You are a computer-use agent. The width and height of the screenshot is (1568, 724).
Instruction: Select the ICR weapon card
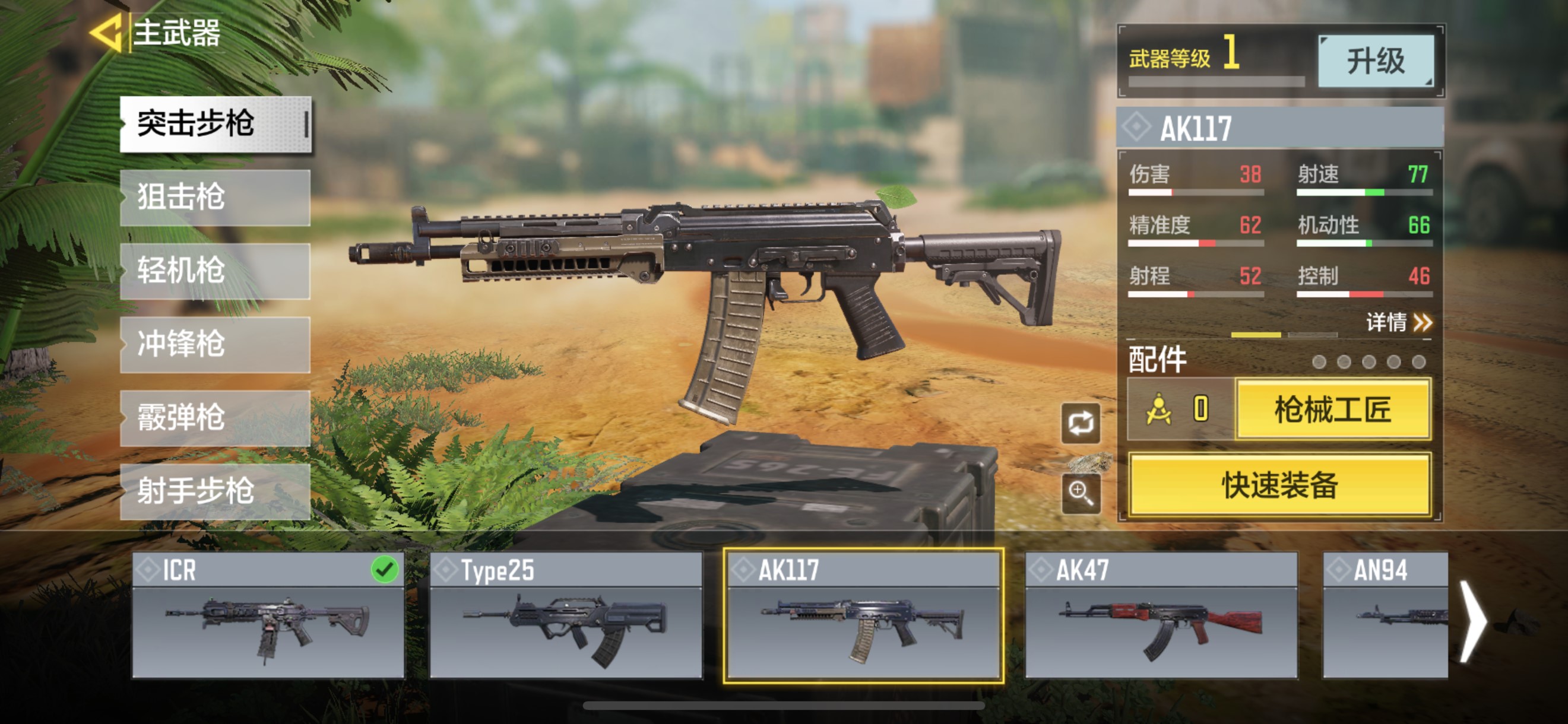(268, 614)
